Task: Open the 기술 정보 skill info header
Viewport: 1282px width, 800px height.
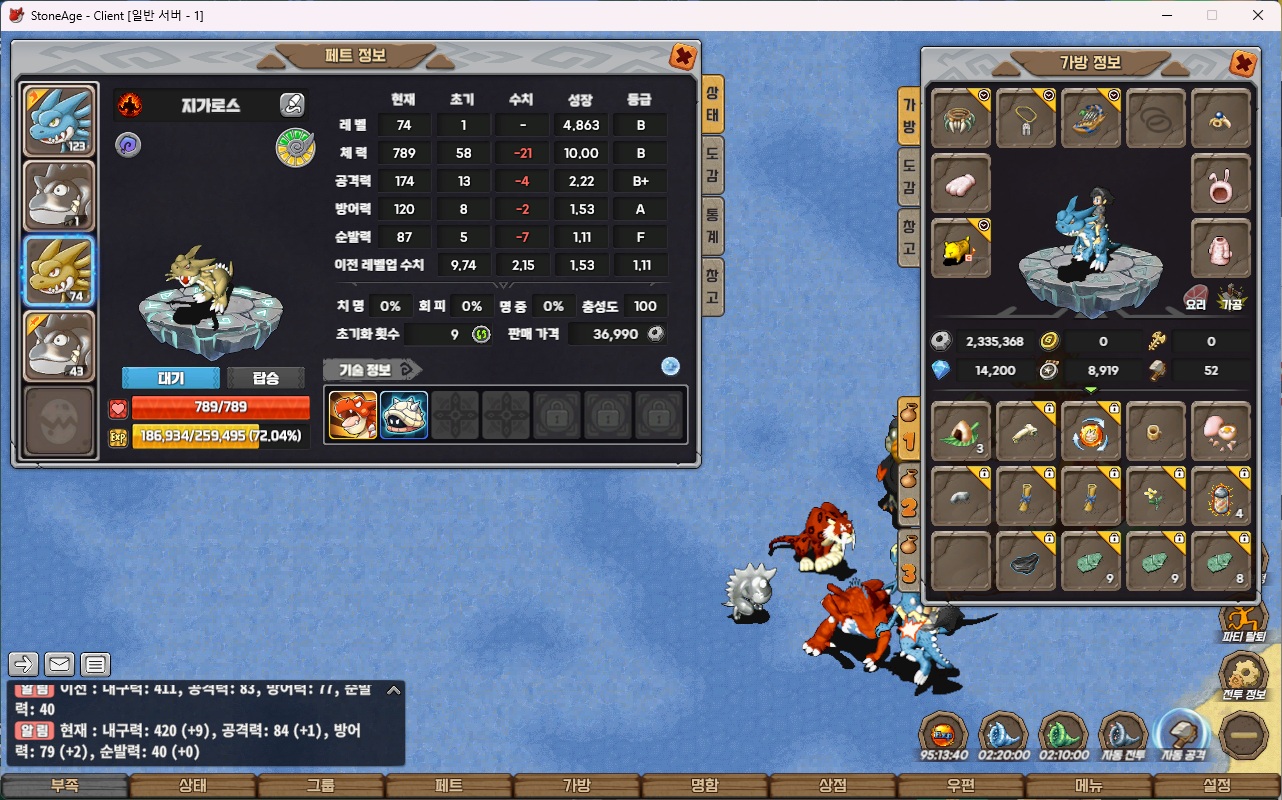Action: (366, 370)
